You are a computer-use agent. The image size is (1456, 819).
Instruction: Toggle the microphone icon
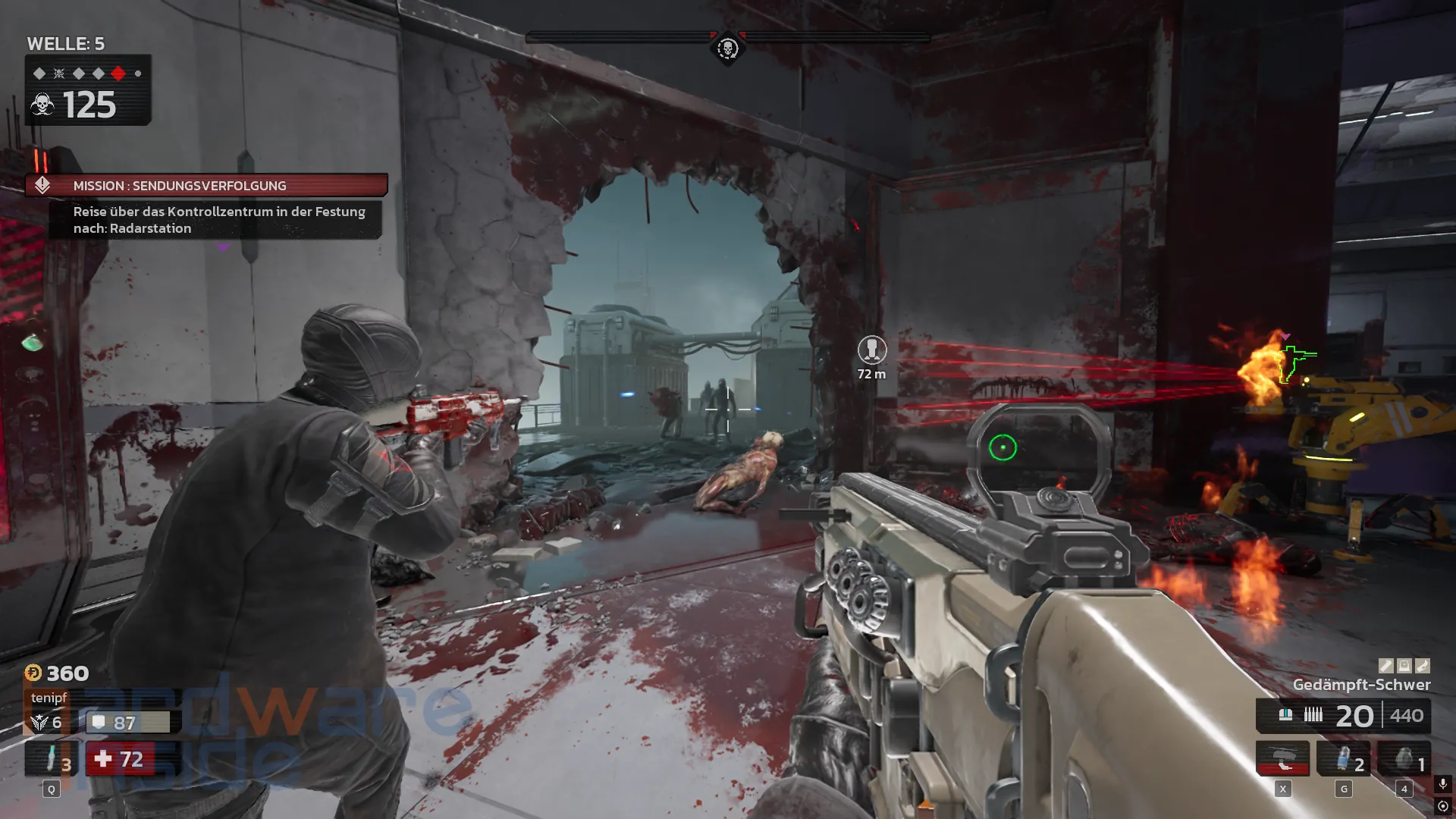click(1442, 783)
